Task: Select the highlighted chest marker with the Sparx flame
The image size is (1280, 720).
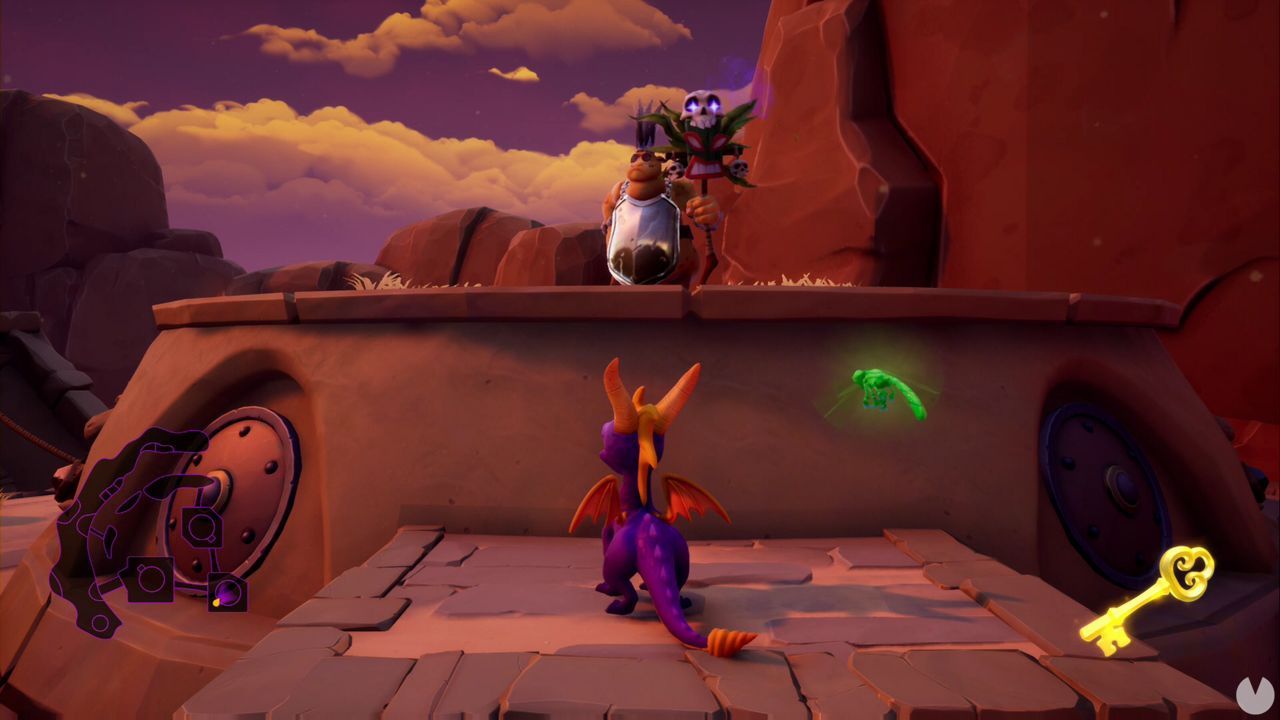Action: pos(226,591)
